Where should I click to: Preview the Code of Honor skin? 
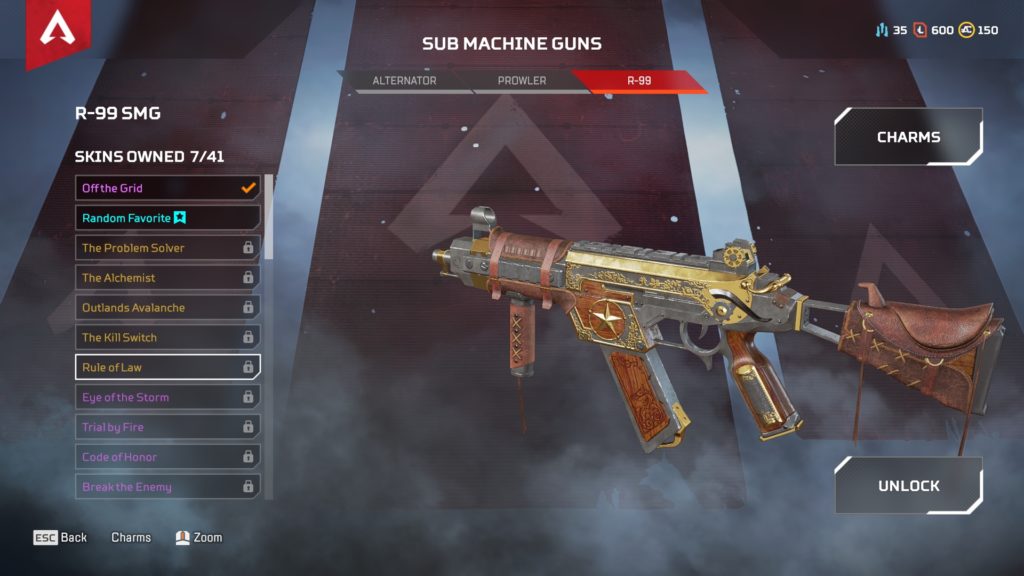pos(168,457)
